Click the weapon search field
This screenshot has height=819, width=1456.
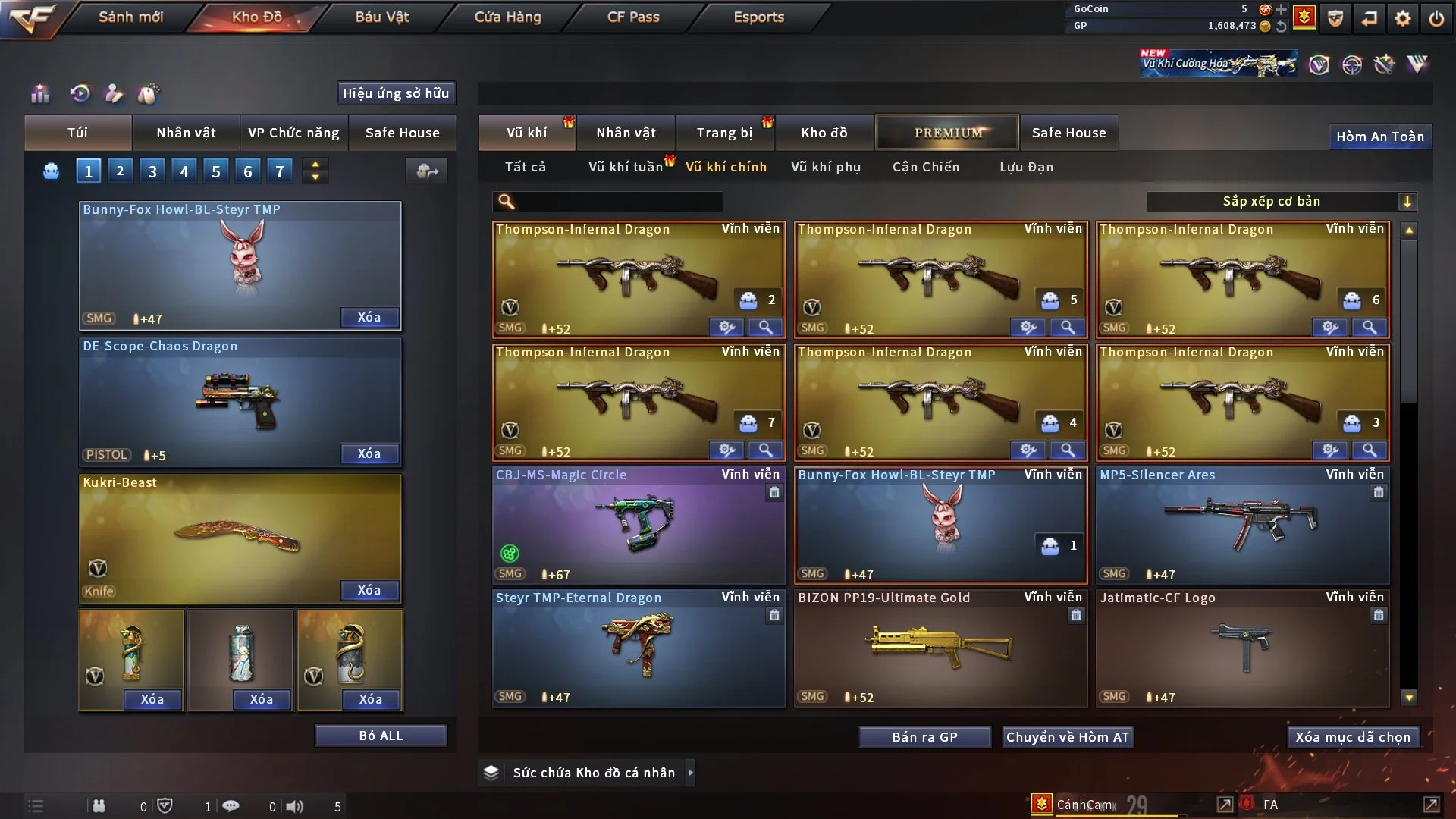618,202
